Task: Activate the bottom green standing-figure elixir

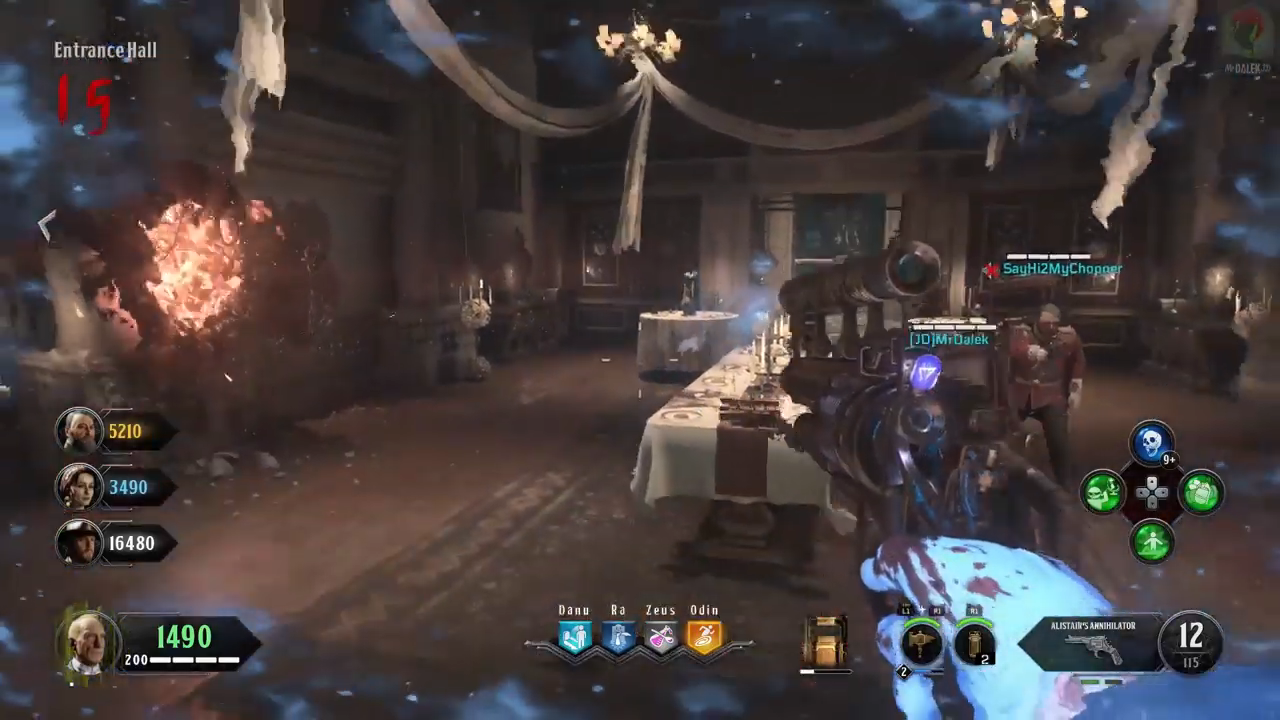Action: (1152, 542)
